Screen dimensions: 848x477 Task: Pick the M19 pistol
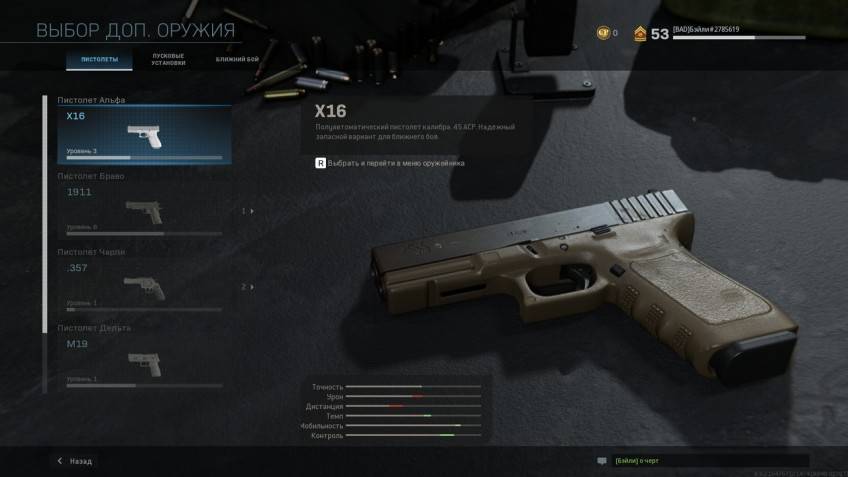[x=144, y=361]
